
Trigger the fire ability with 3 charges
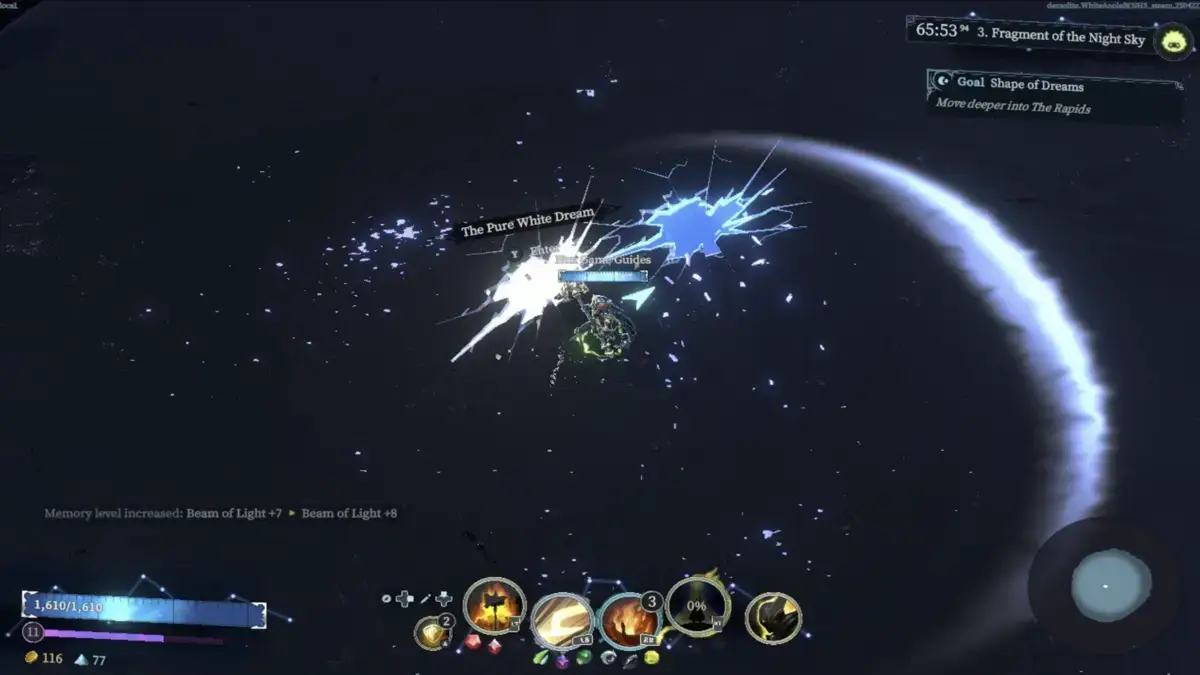(x=629, y=621)
